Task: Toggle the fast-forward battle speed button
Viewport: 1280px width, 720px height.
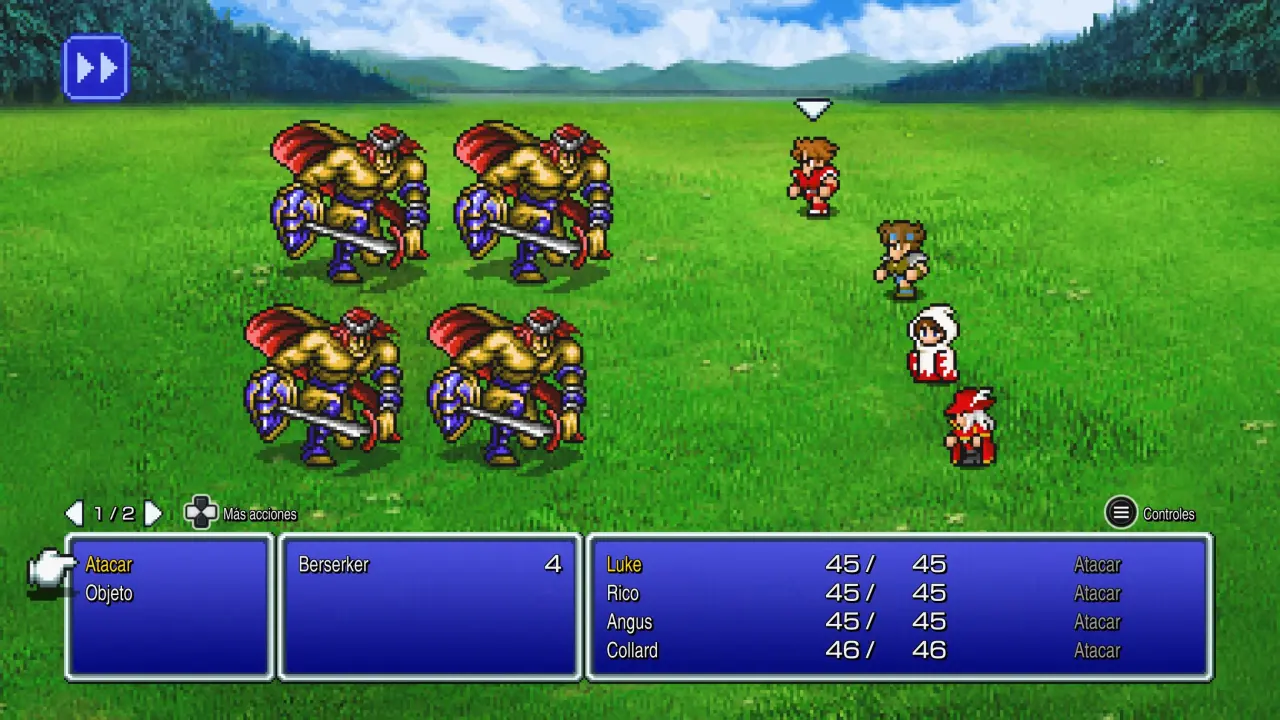Action: coord(96,68)
